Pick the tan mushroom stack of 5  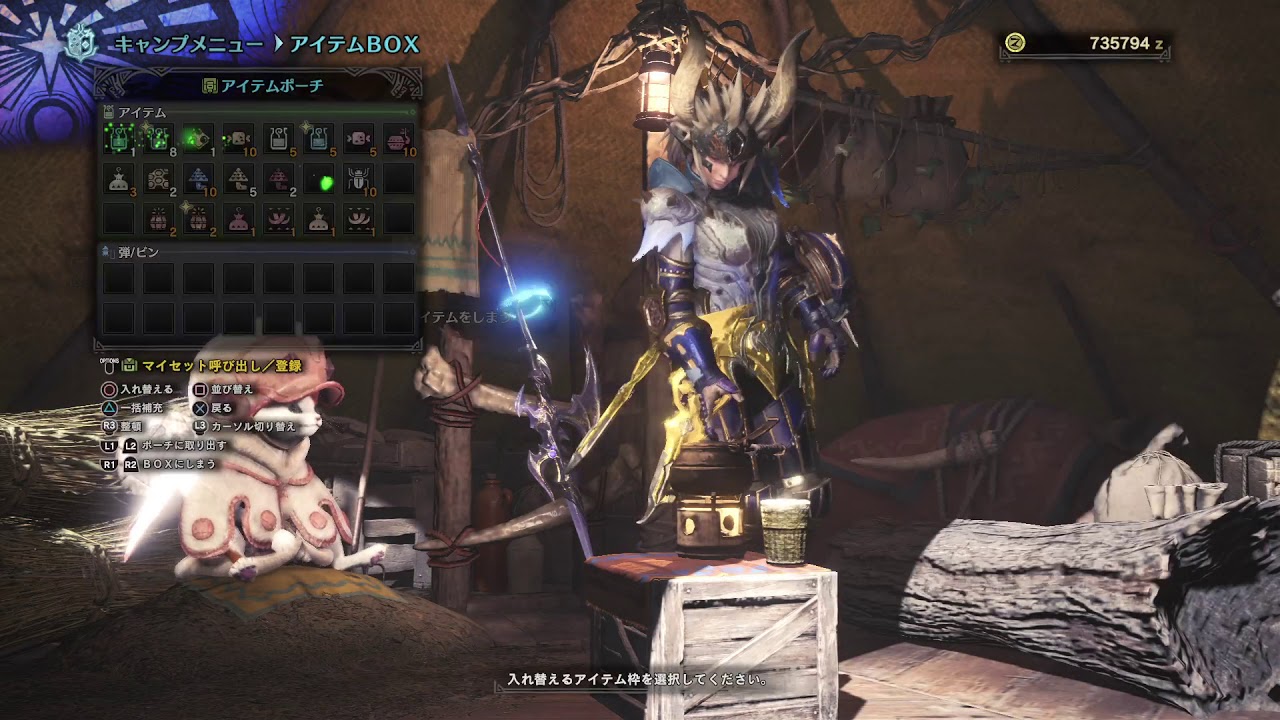coord(238,179)
